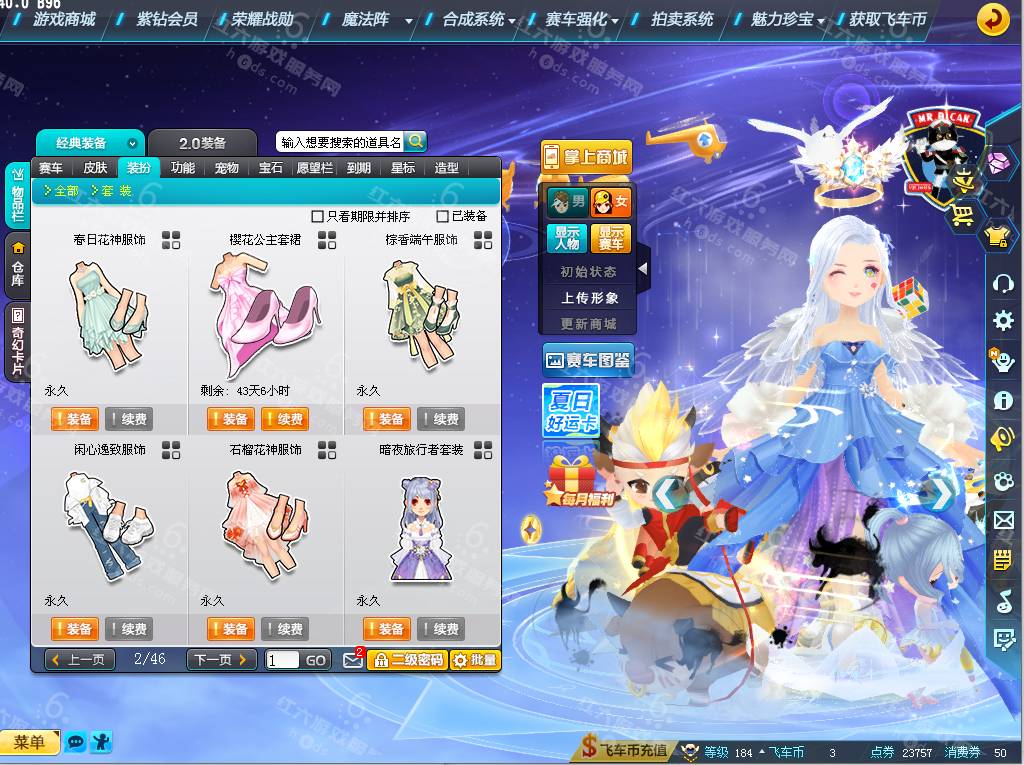Open the 拍卖系统 auction system

[x=682, y=19]
